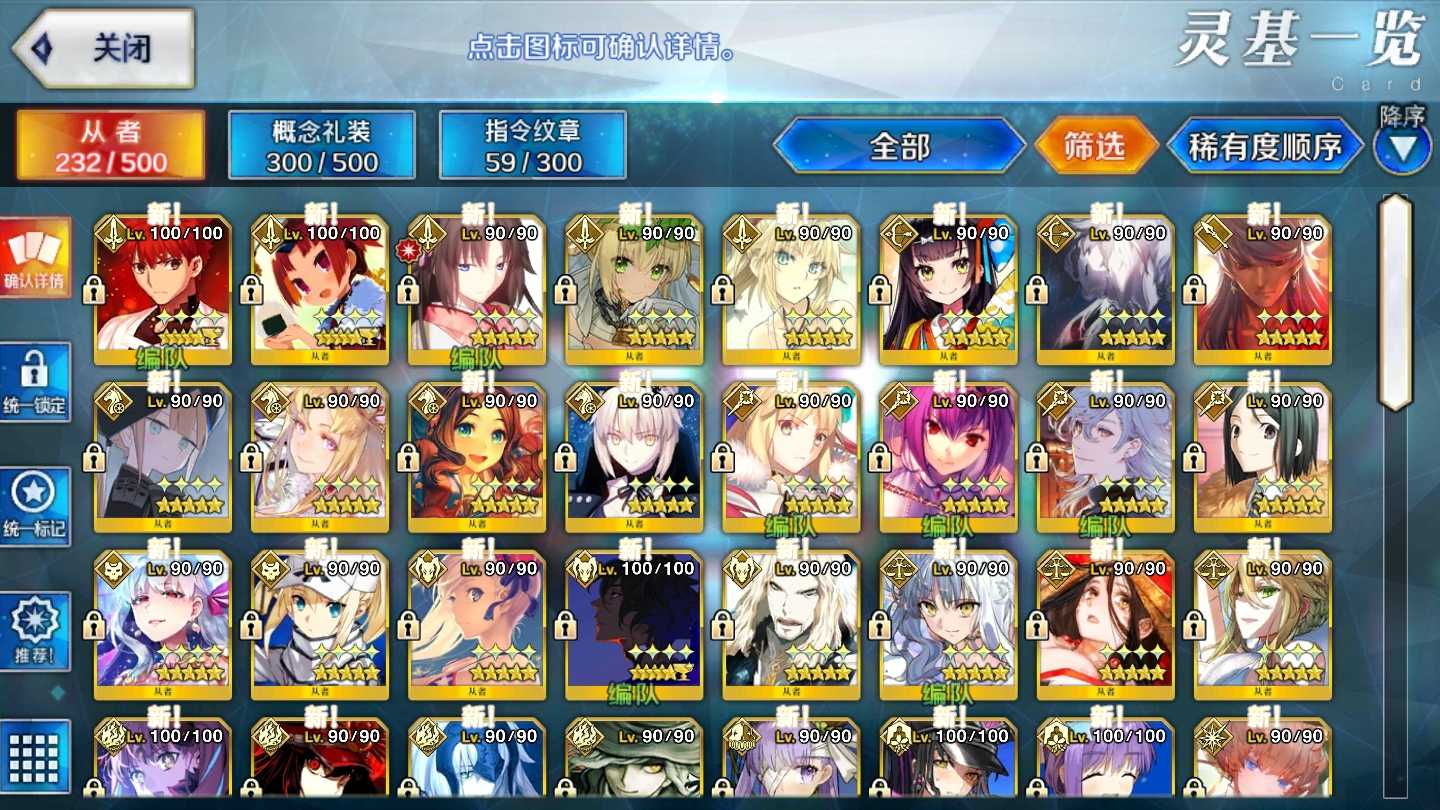Open the 筛选 filter options
Screen dimensions: 1440x810
click(1096, 144)
